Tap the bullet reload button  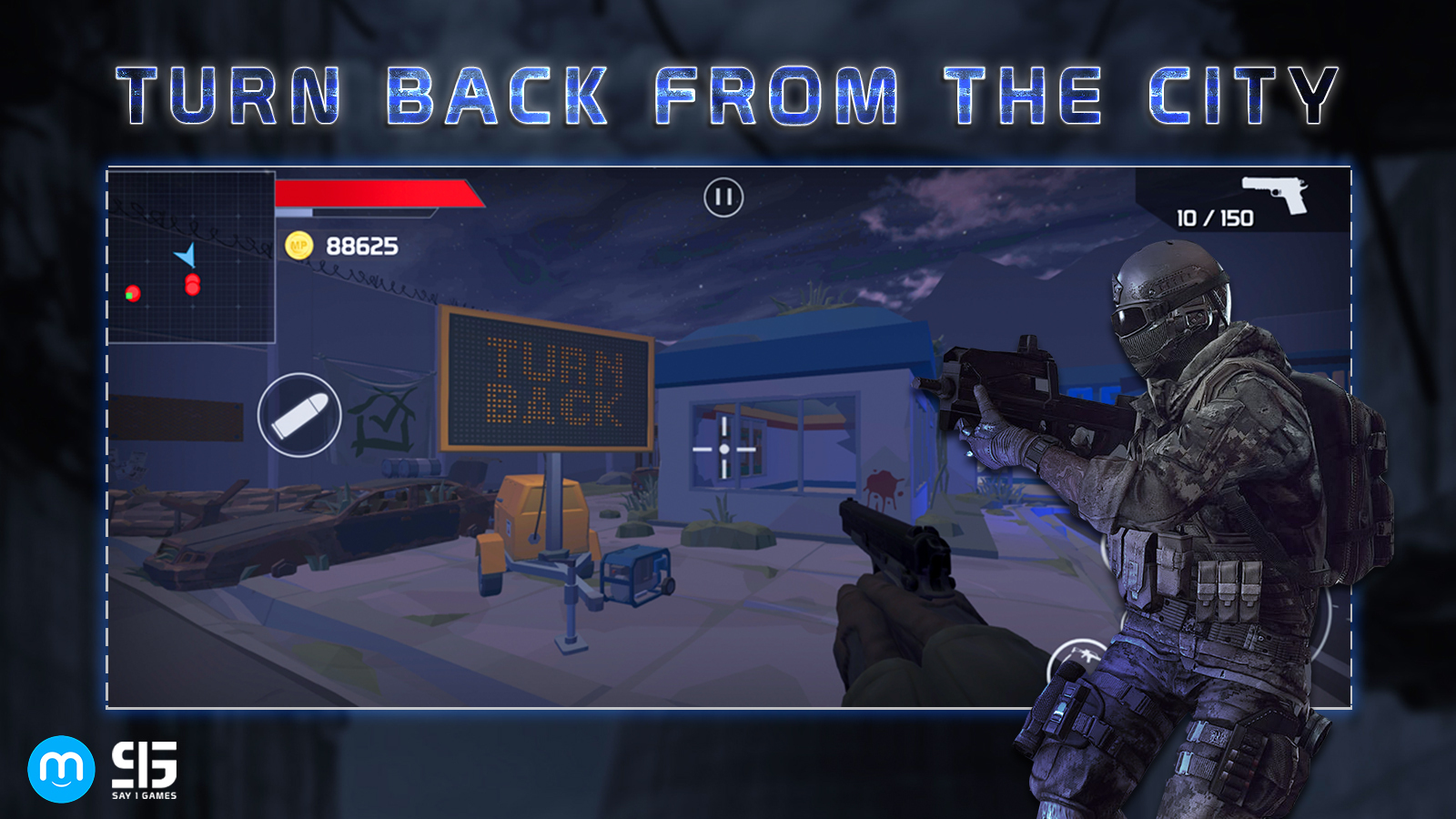click(299, 415)
